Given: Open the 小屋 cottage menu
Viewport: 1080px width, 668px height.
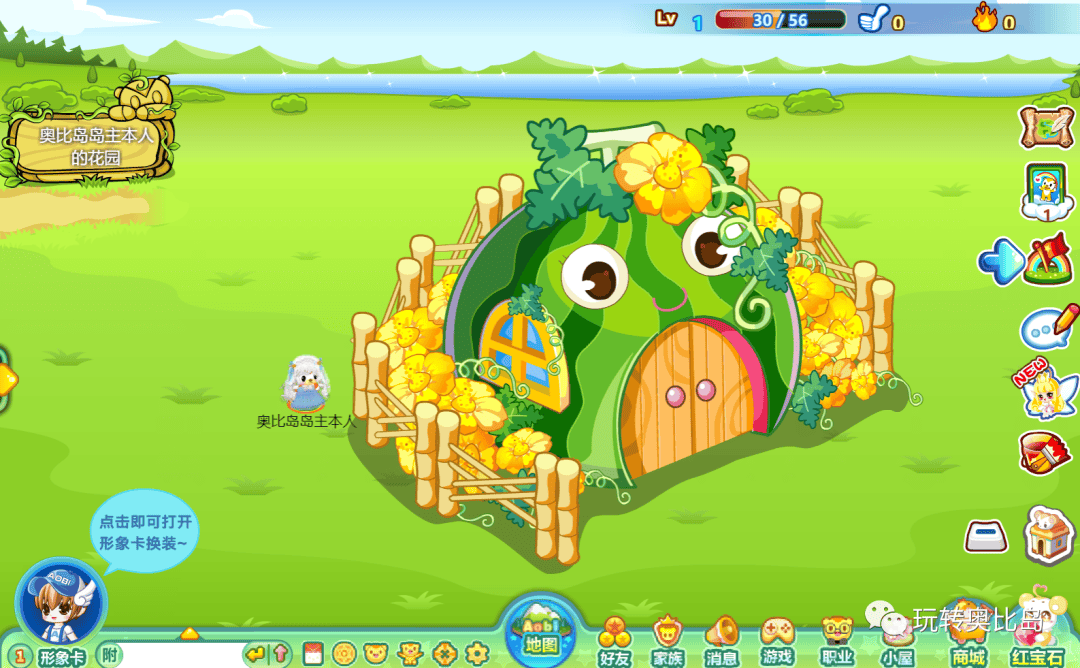Looking at the screenshot, I should tap(897, 640).
